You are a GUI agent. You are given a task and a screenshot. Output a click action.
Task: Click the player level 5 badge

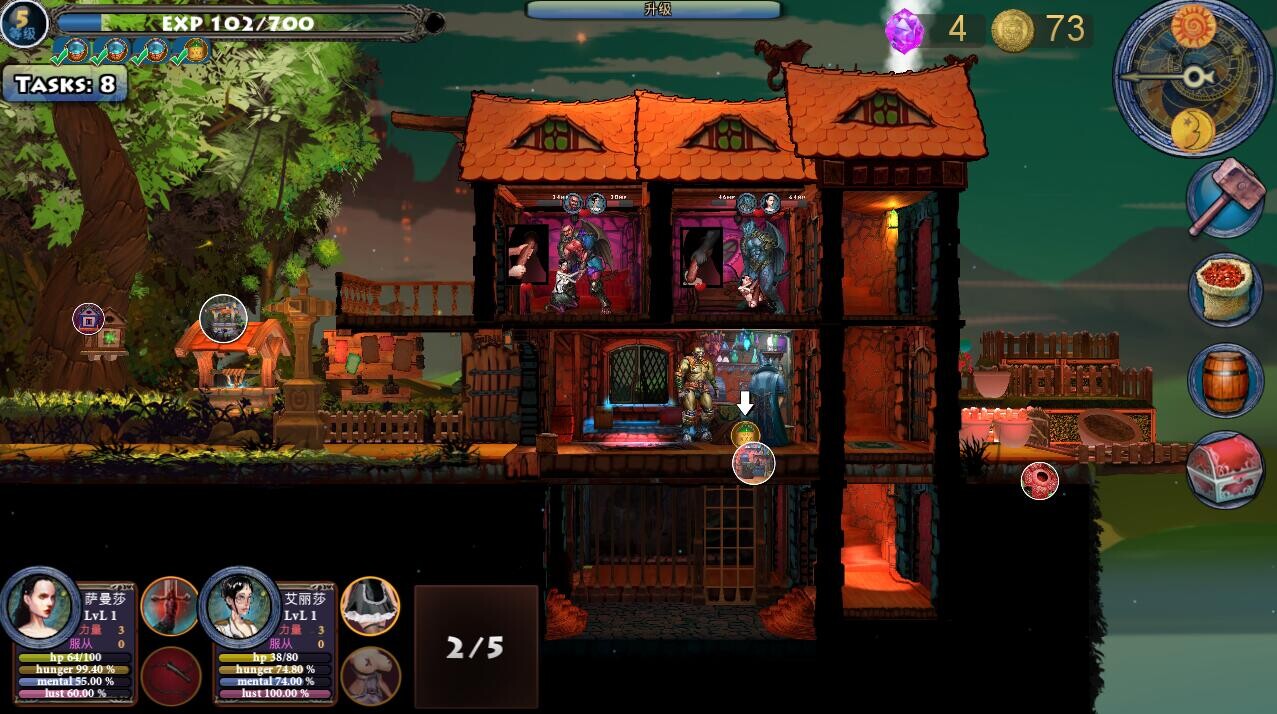23,24
